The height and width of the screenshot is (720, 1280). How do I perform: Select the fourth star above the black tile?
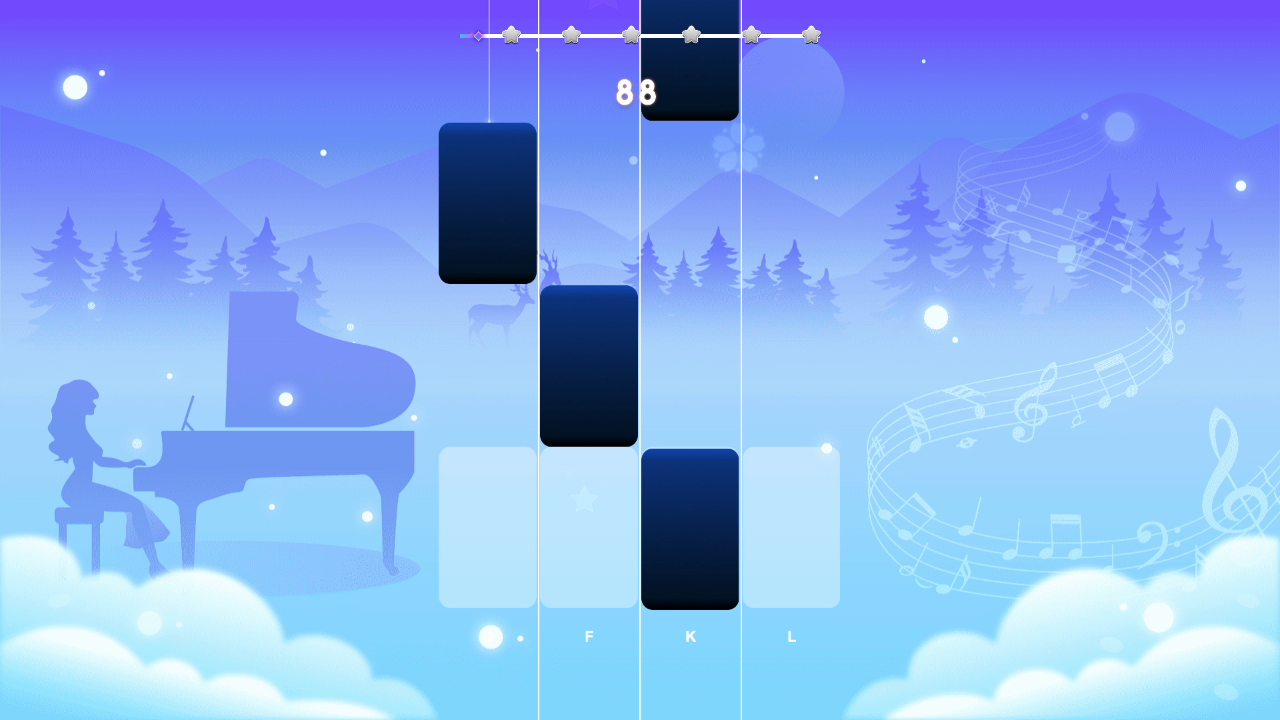(691, 35)
